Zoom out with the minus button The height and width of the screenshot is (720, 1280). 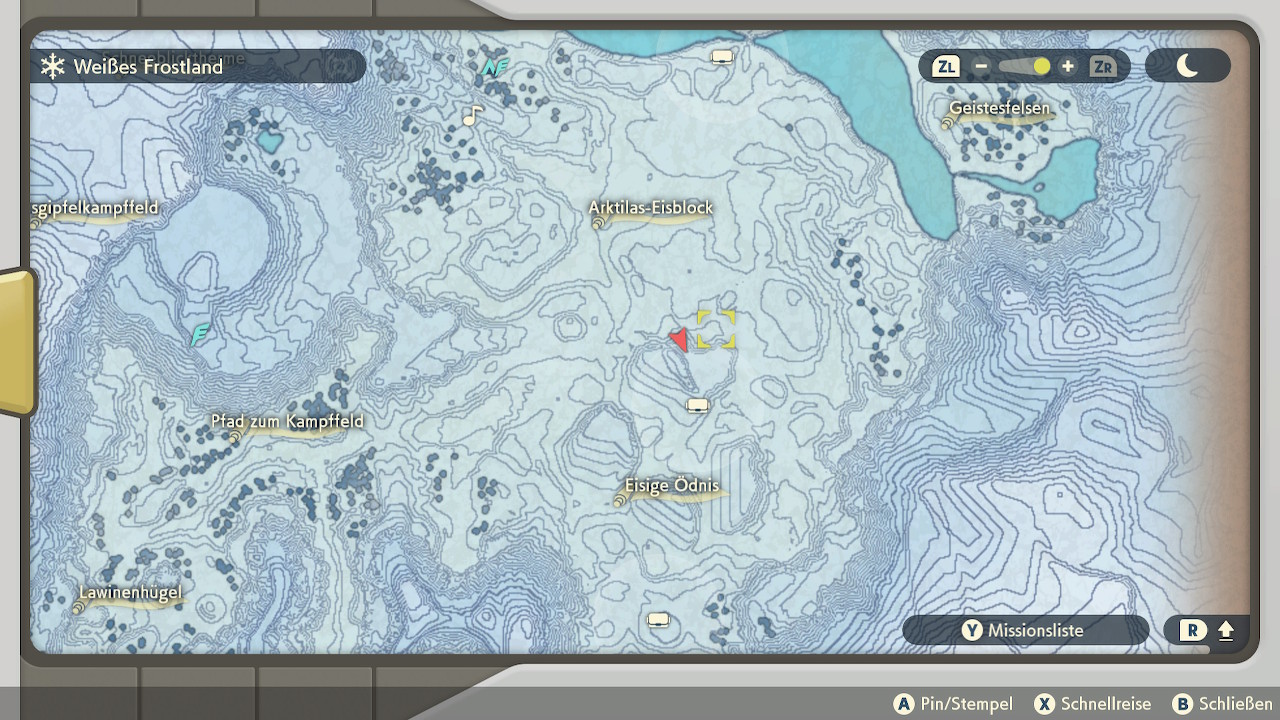[981, 67]
